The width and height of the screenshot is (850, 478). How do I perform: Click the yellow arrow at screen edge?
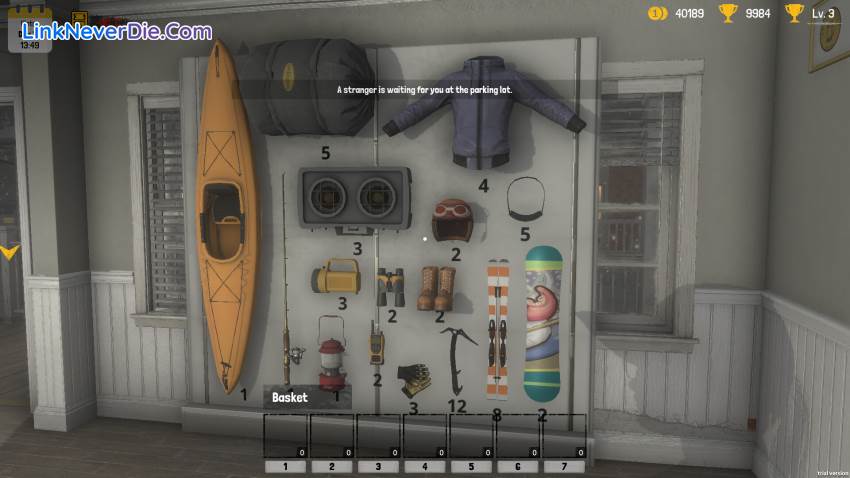point(9,251)
